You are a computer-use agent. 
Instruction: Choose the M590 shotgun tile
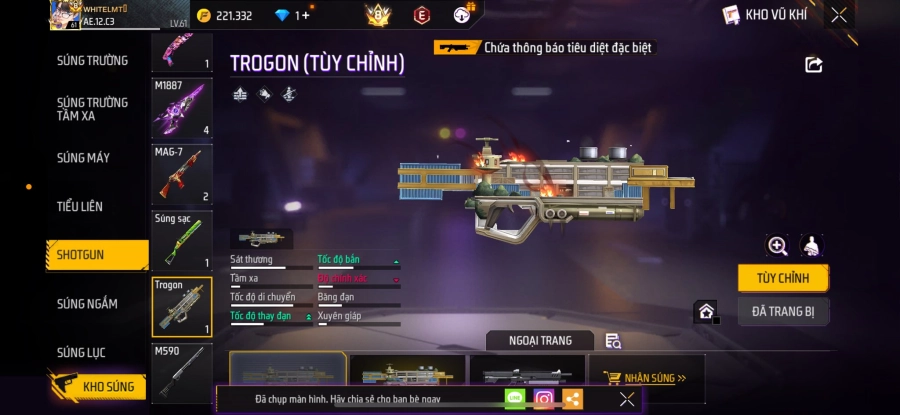click(182, 372)
